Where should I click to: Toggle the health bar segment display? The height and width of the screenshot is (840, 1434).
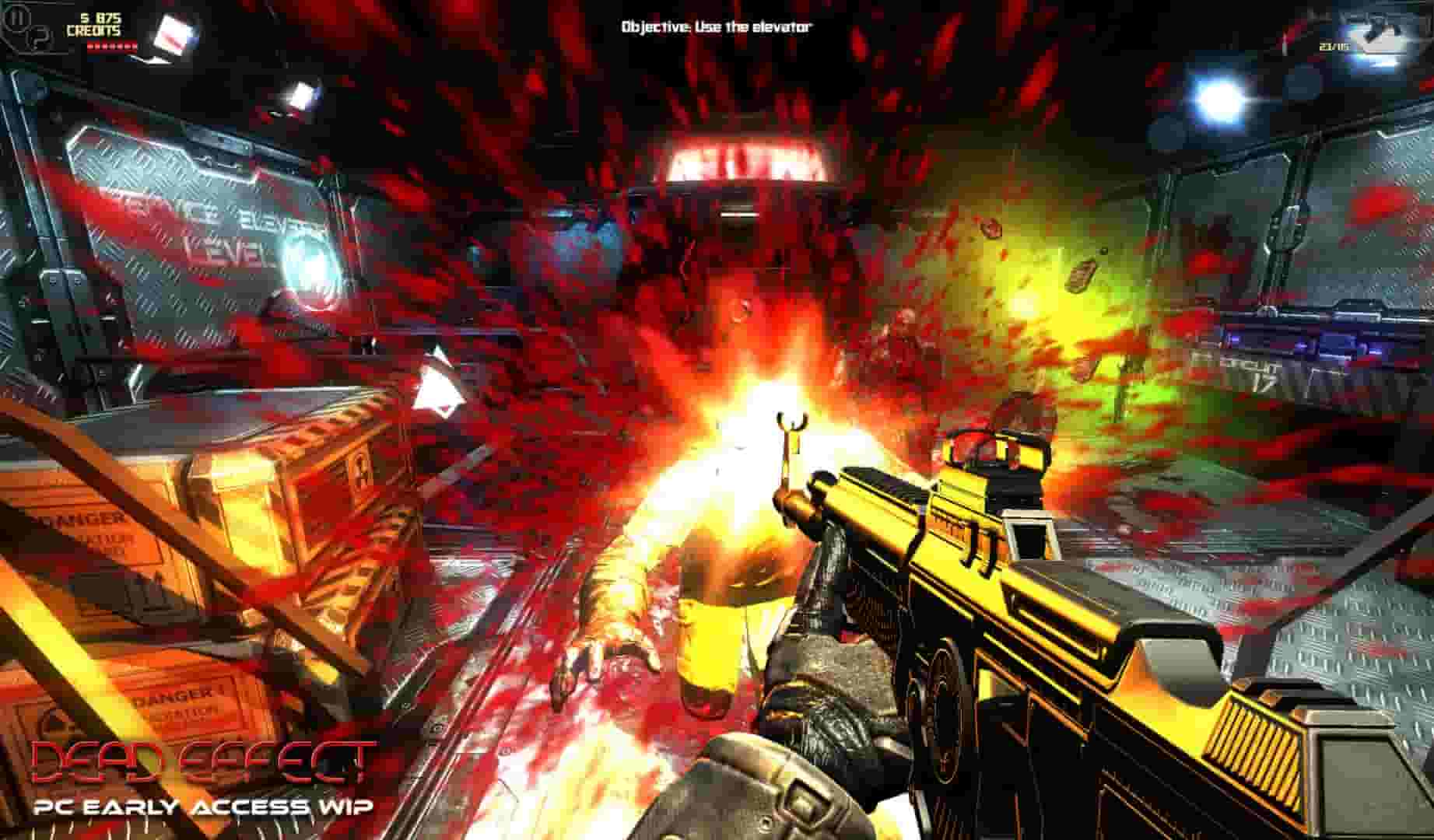pyautogui.click(x=111, y=47)
